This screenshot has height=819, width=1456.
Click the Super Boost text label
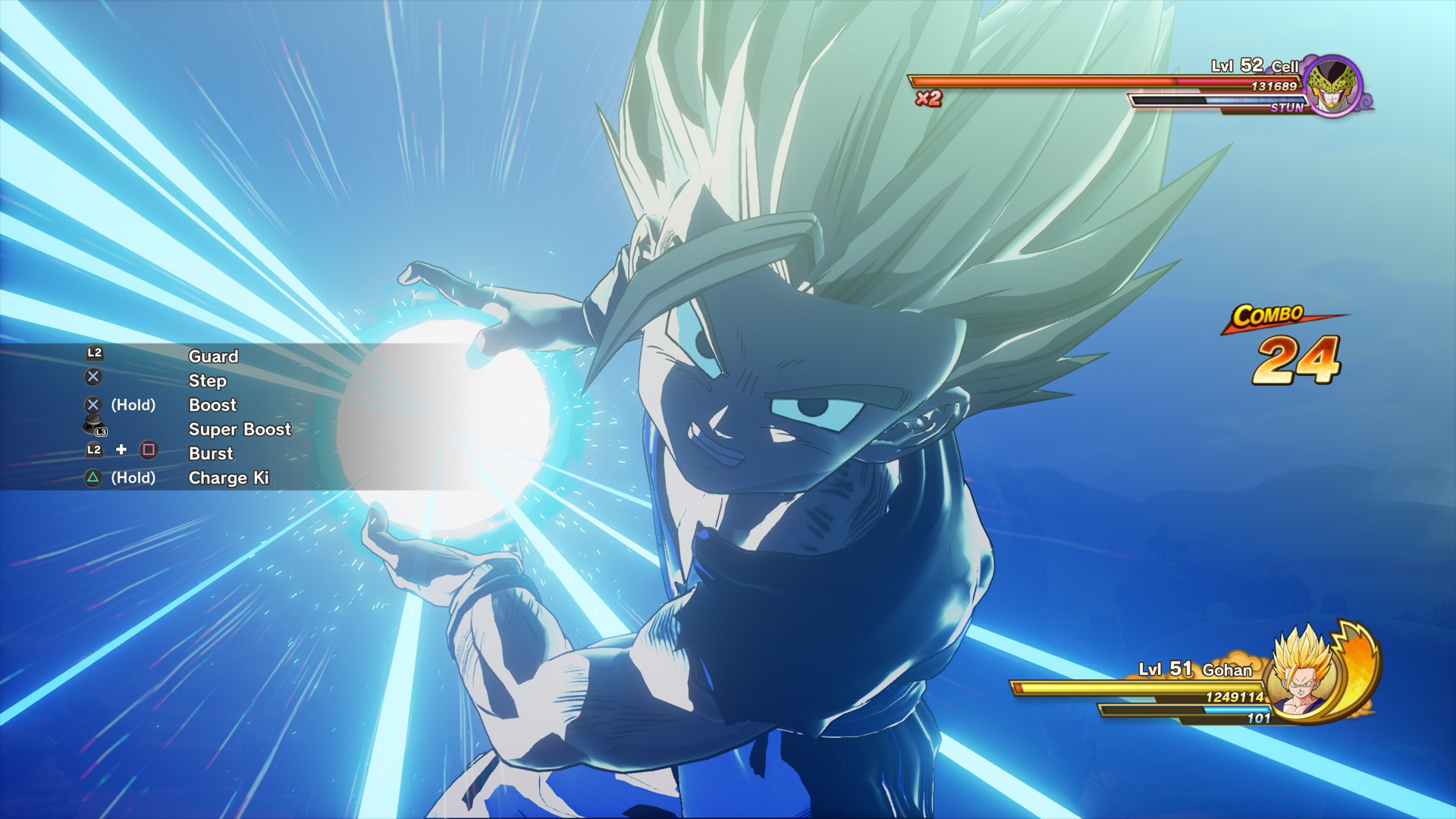tap(239, 429)
